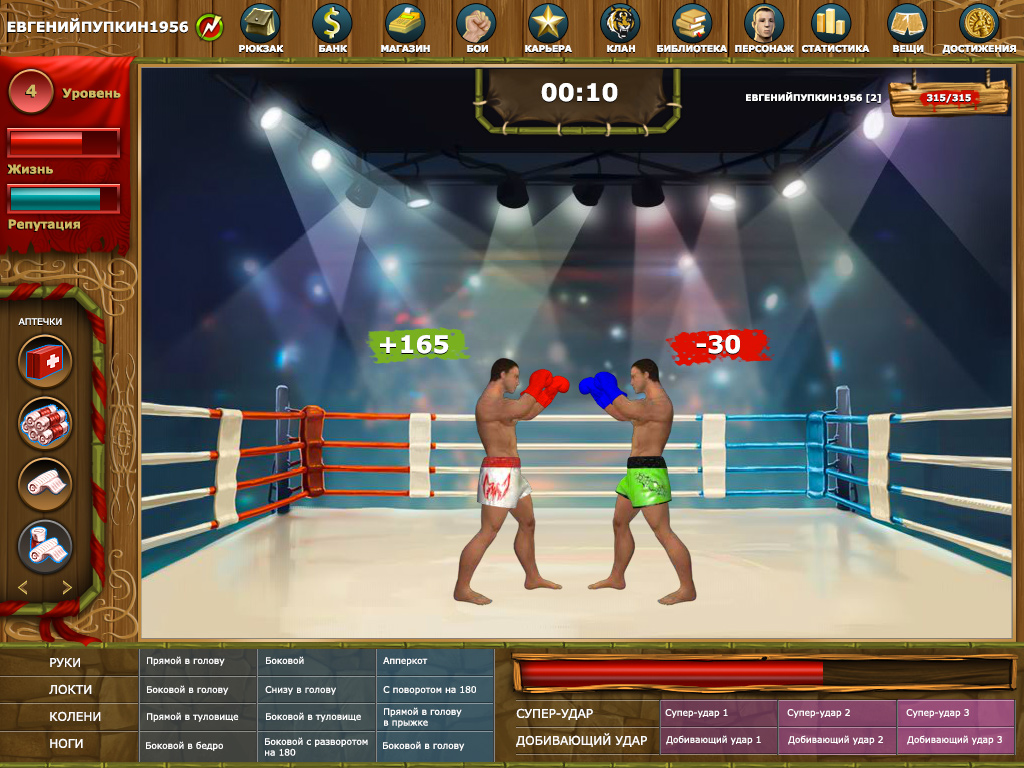This screenshot has width=1024, height=768.
Task: Open the Карьера career screen
Action: tap(548, 26)
